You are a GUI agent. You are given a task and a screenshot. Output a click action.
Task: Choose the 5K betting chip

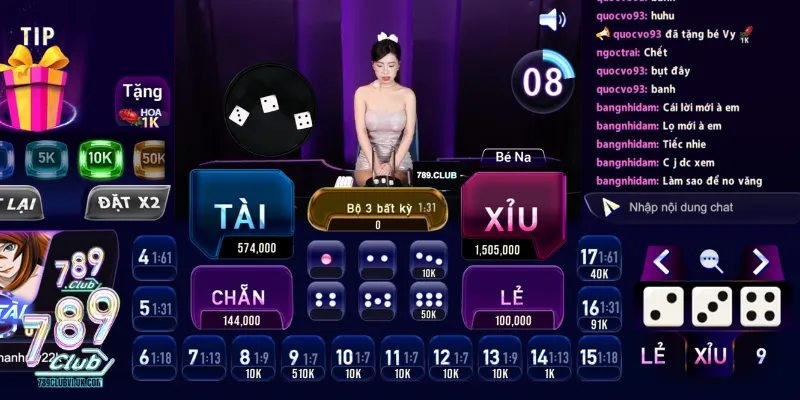coord(46,157)
